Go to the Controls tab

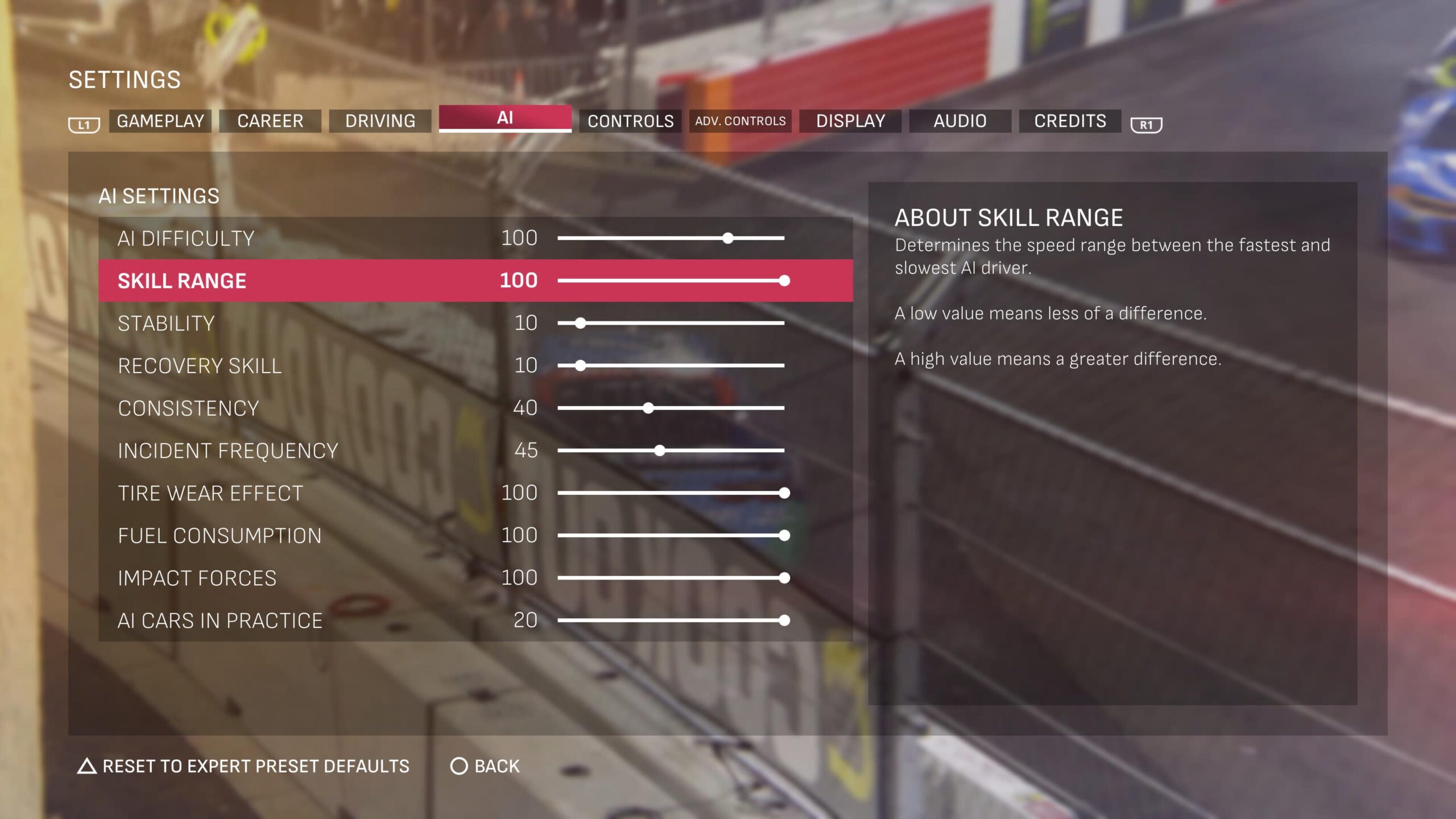coord(630,121)
